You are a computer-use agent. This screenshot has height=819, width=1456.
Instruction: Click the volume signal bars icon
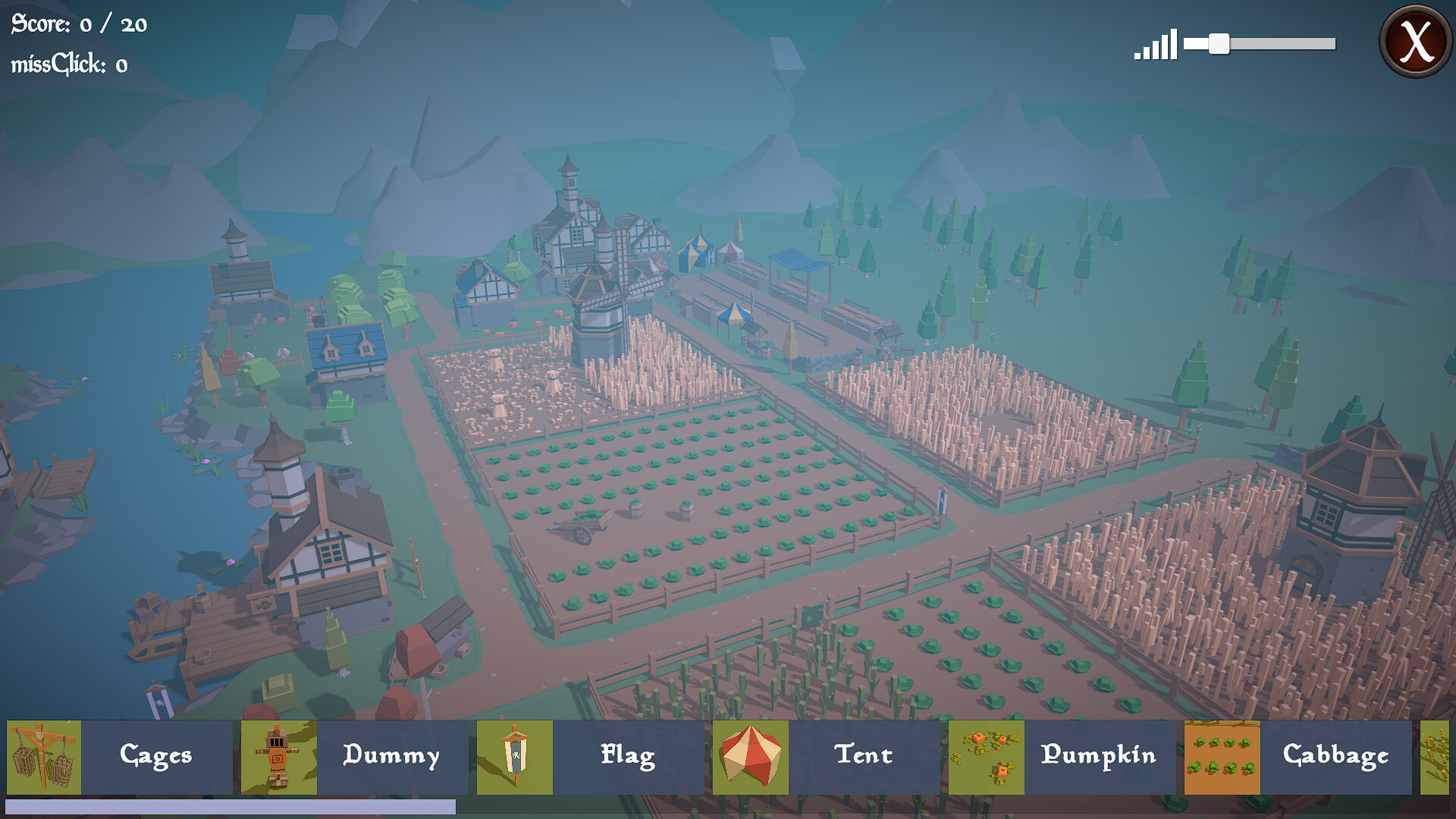point(1156,45)
